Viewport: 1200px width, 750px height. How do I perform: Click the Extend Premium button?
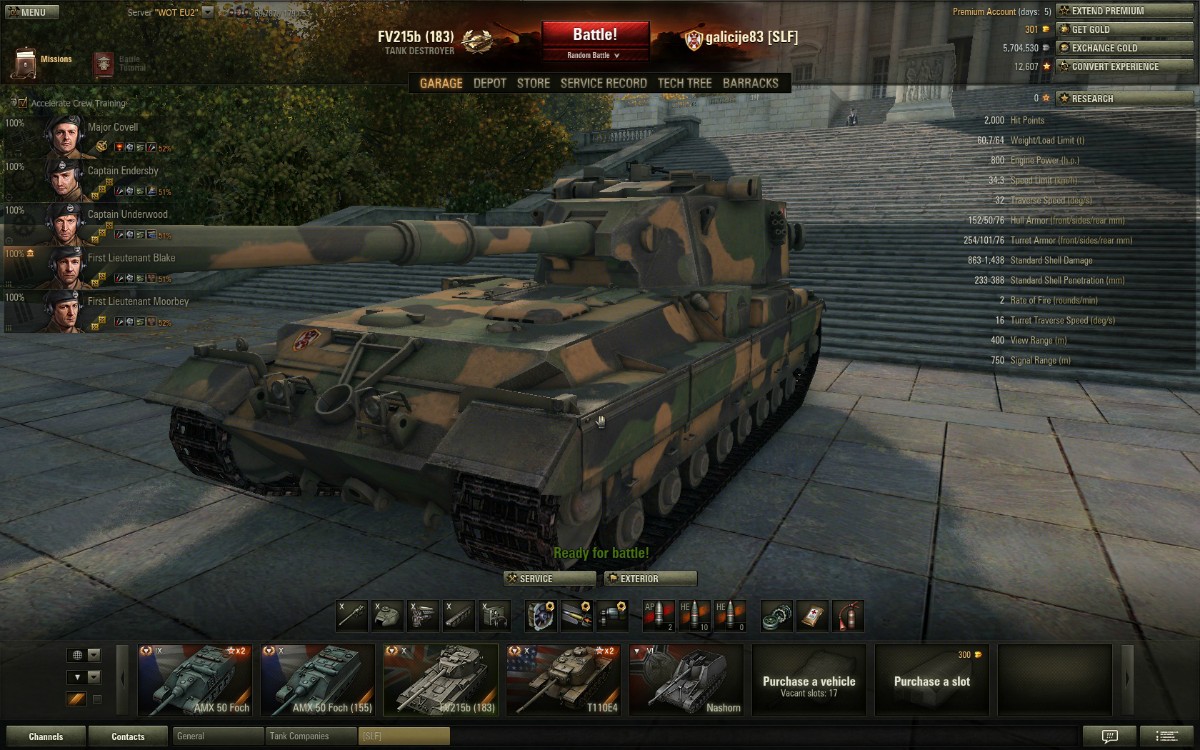1113,11
